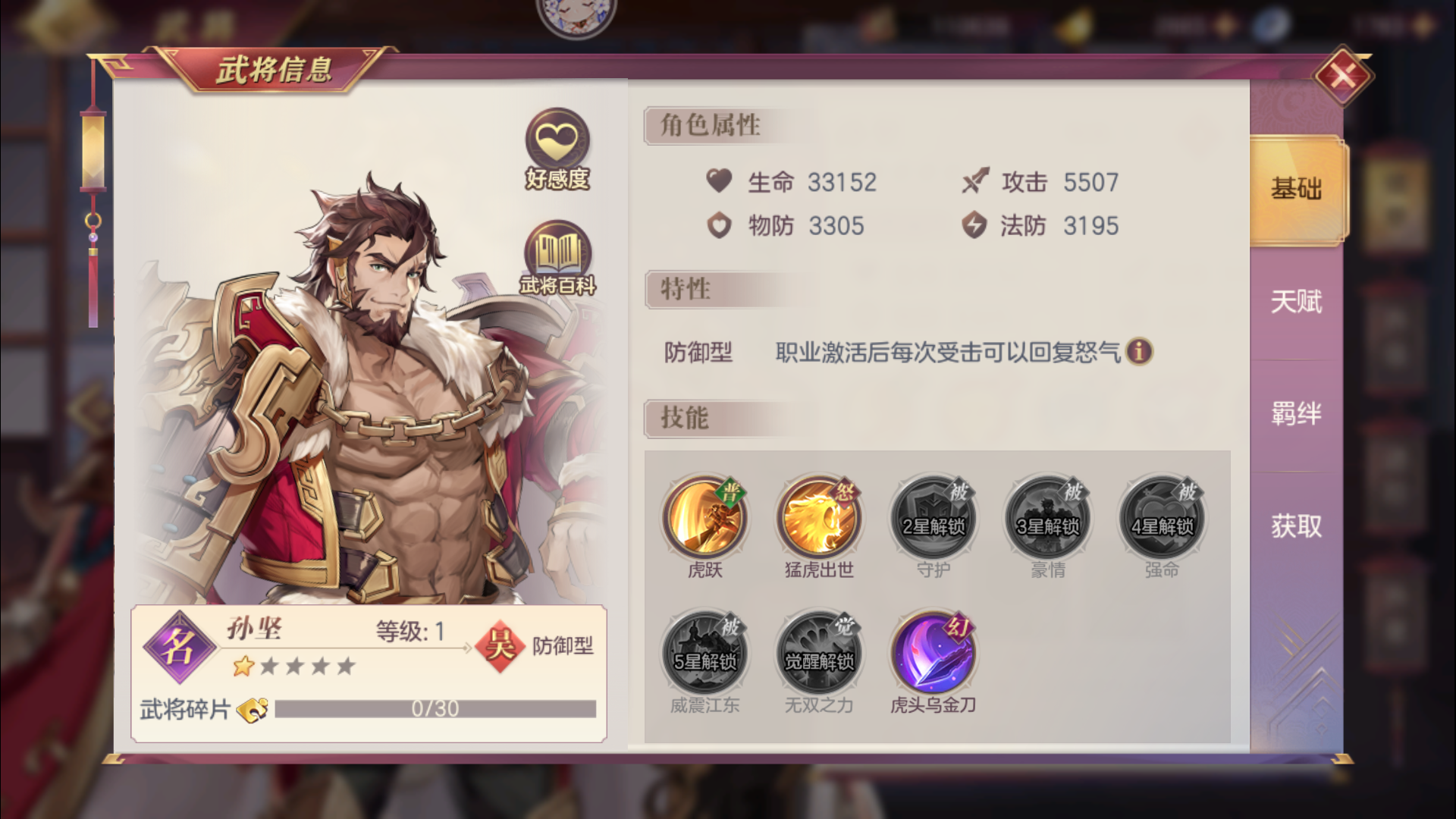View the 5星解锁 skill 威震江东
1456x819 pixels.
coord(707,652)
